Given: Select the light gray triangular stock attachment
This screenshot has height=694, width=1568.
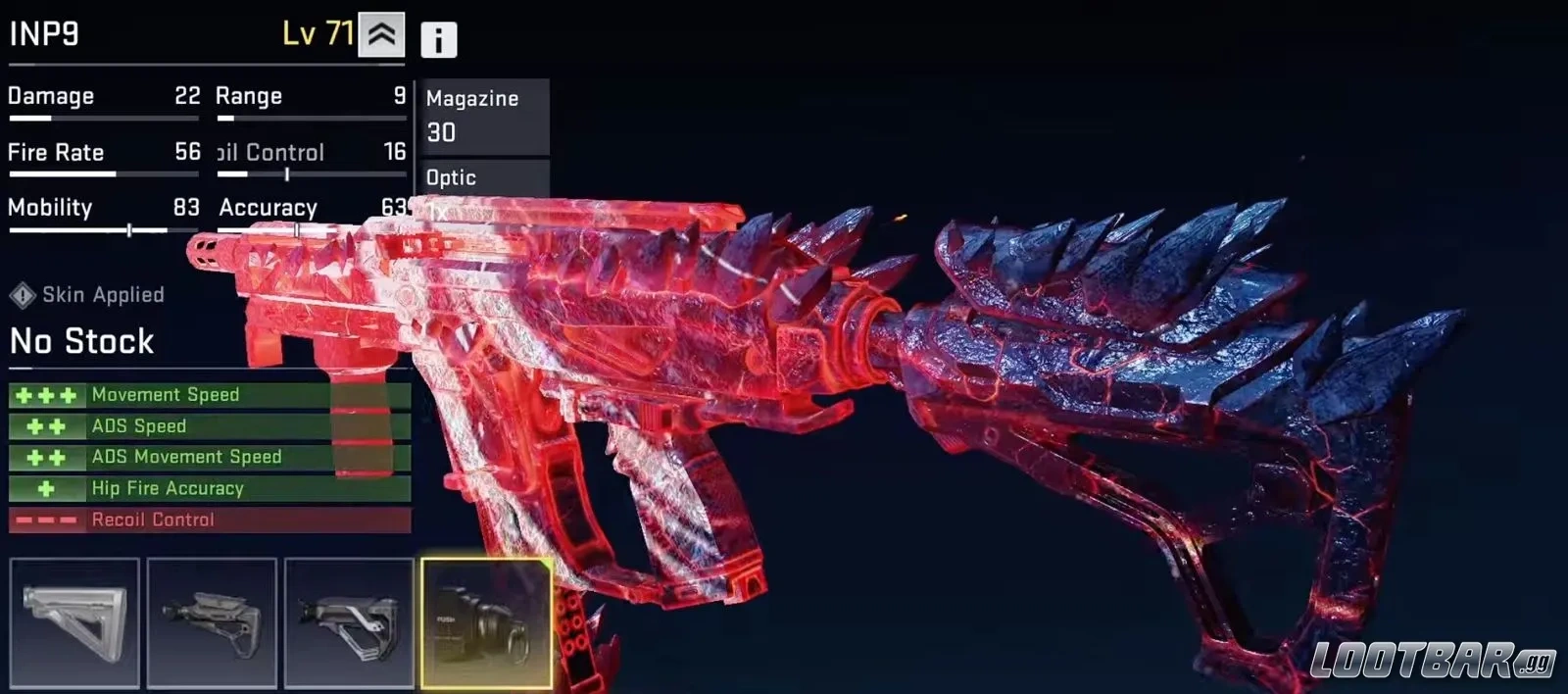Looking at the screenshot, I should coord(74,622).
